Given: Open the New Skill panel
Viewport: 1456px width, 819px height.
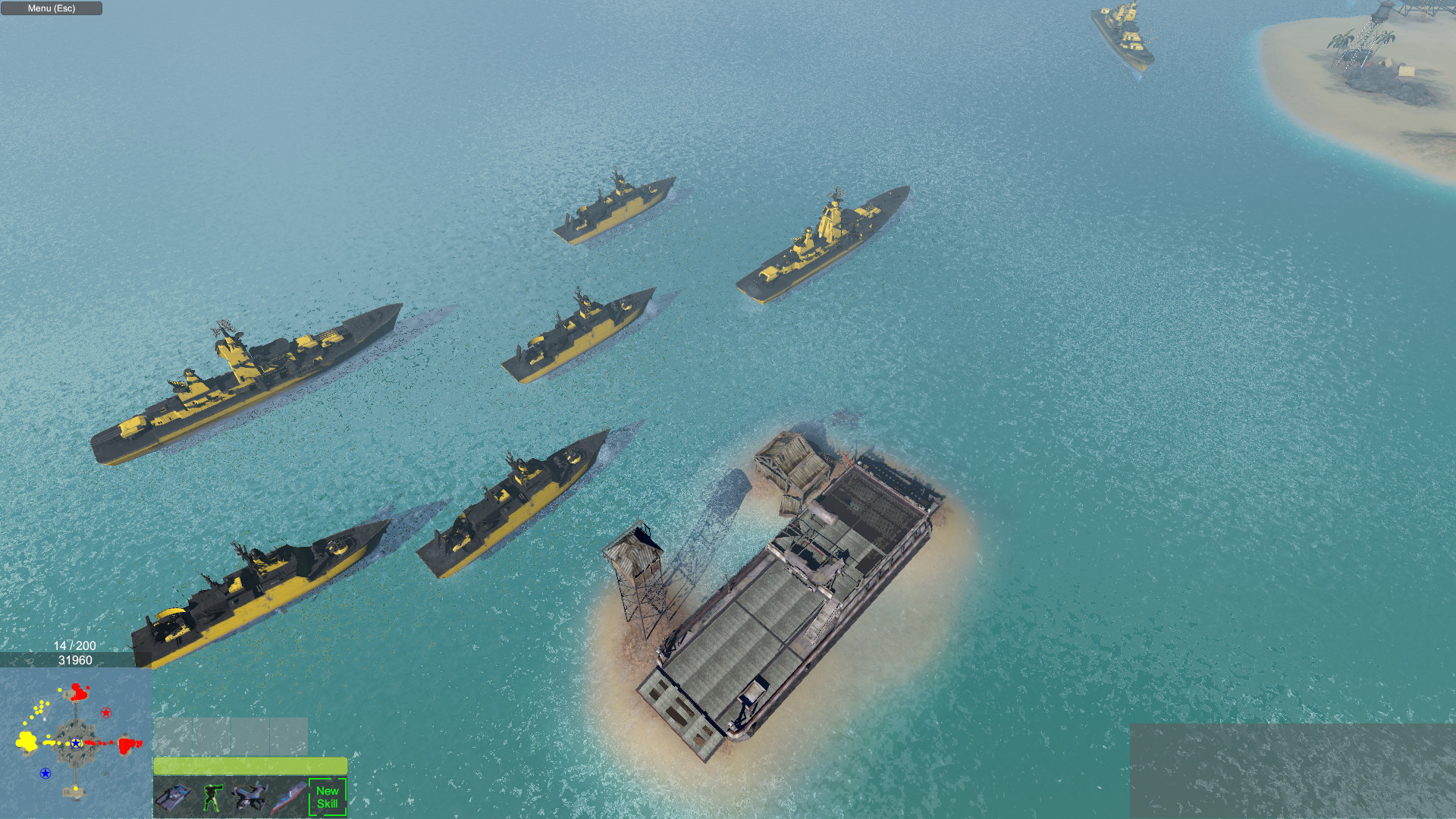Looking at the screenshot, I should coord(328,796).
